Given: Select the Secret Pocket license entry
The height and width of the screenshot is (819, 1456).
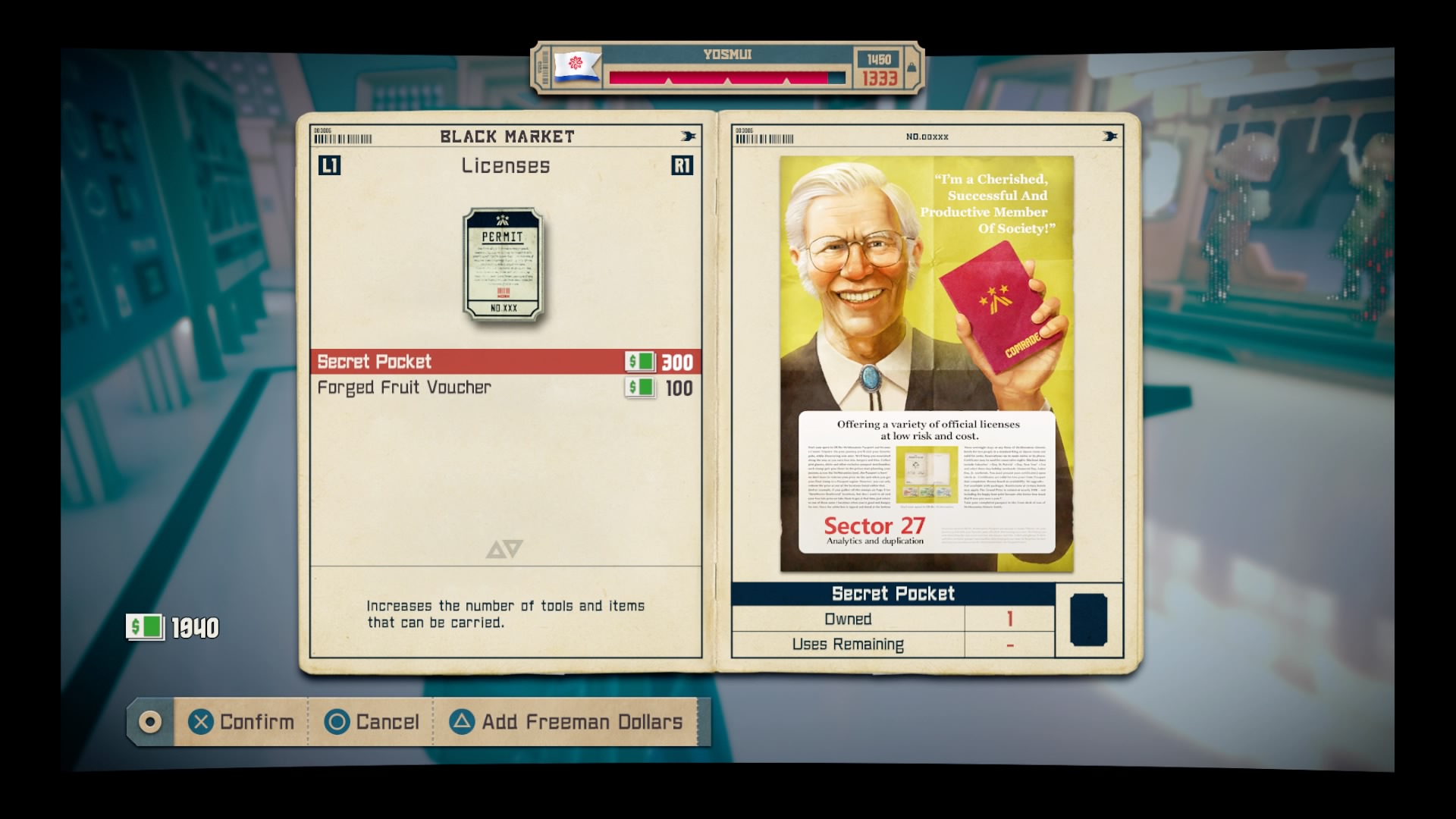Looking at the screenshot, I should click(455, 362).
